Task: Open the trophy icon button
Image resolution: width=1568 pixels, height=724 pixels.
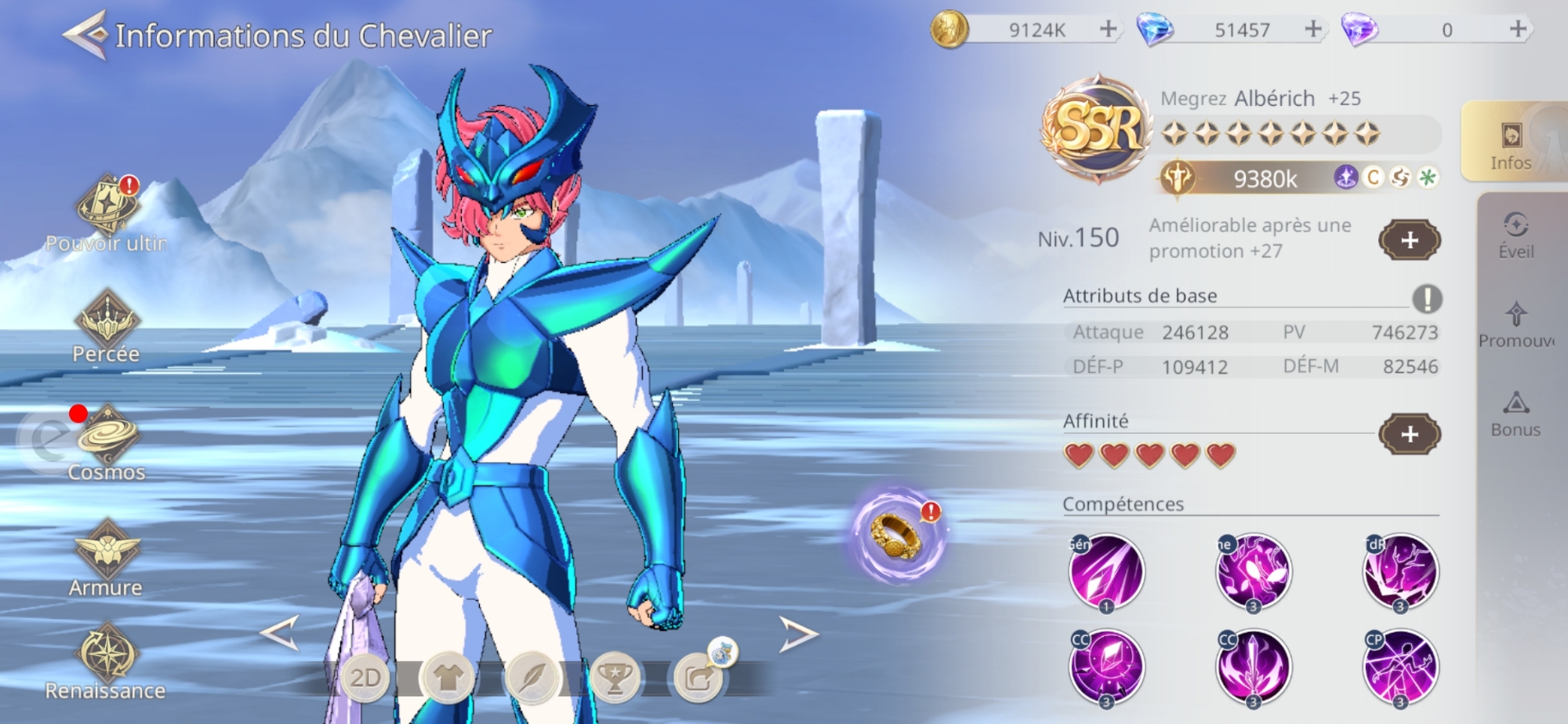Action: pyautogui.click(x=615, y=678)
